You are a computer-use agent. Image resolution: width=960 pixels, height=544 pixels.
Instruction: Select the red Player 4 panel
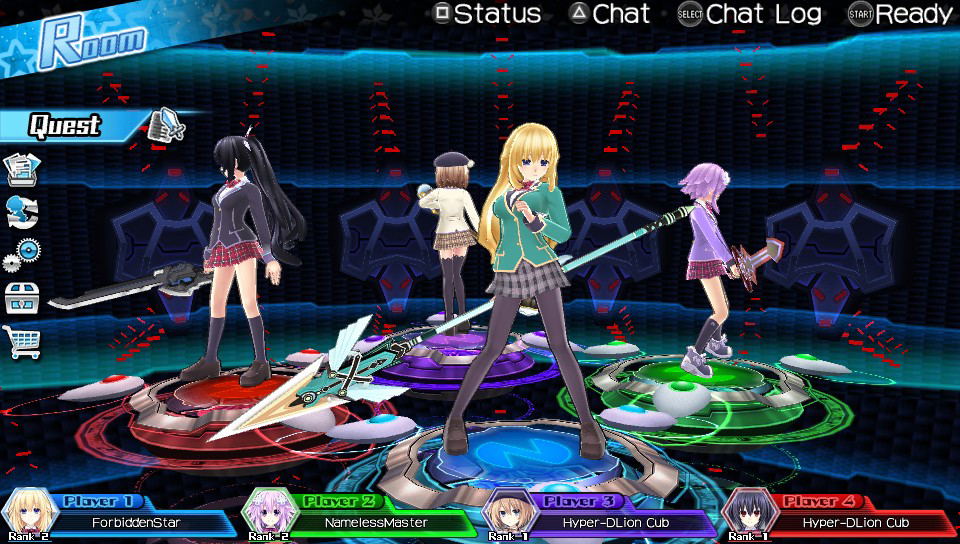pyautogui.click(x=838, y=514)
